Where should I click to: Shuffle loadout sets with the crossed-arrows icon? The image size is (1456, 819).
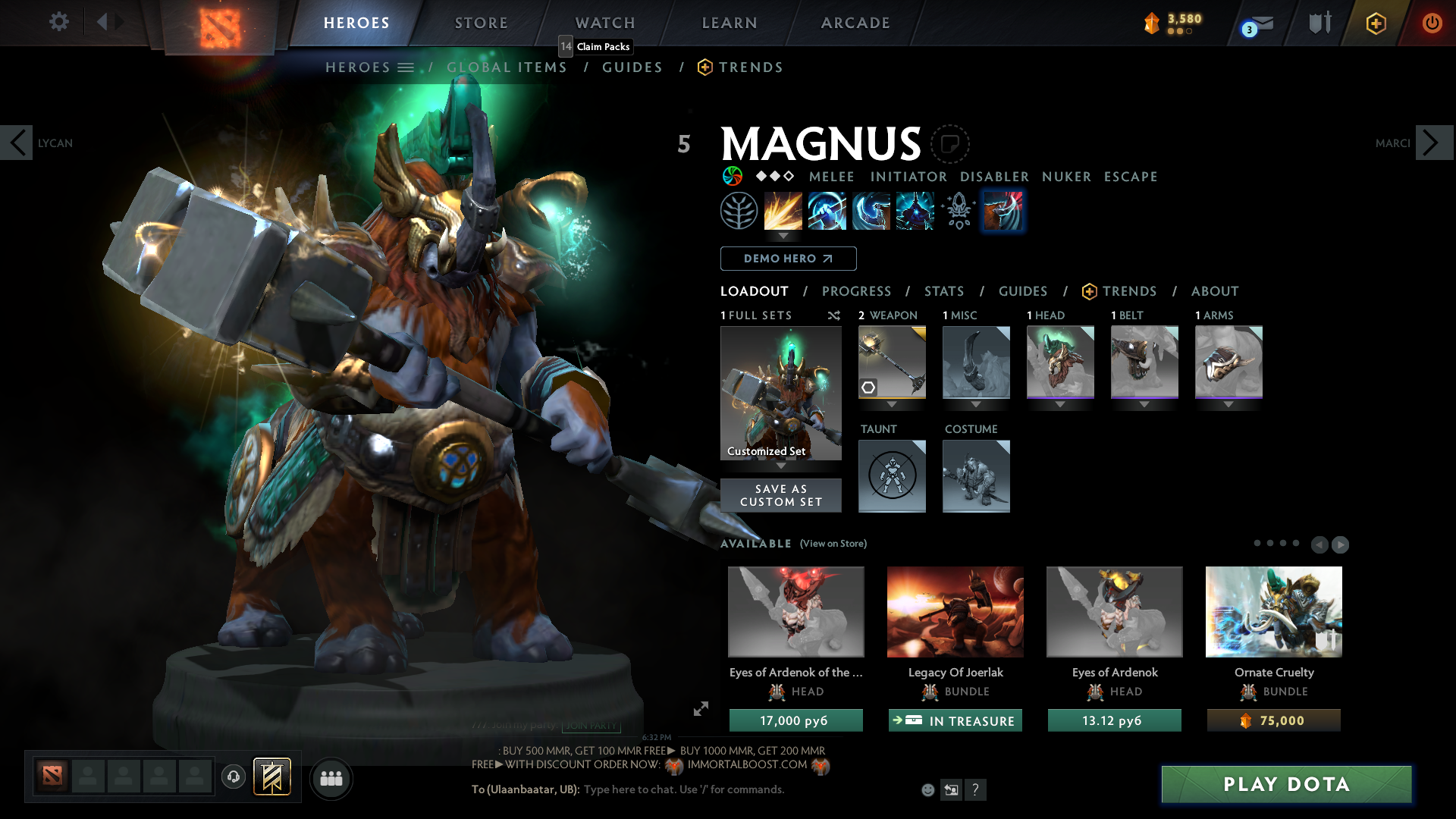pyautogui.click(x=834, y=315)
